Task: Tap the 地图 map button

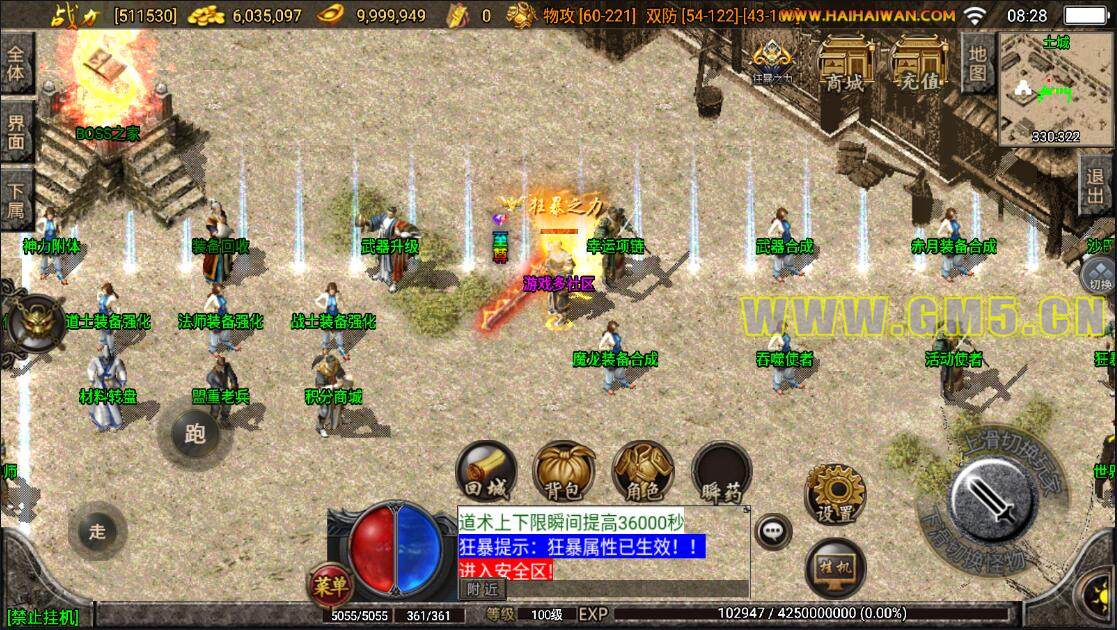Action: click(x=977, y=61)
